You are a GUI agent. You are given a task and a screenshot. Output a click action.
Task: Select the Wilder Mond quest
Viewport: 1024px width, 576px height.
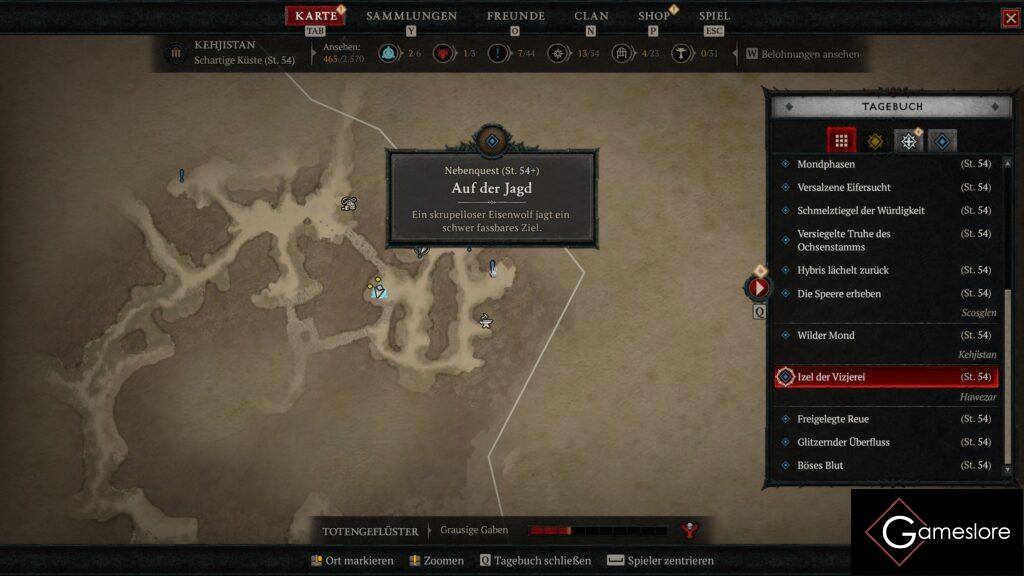(x=826, y=335)
